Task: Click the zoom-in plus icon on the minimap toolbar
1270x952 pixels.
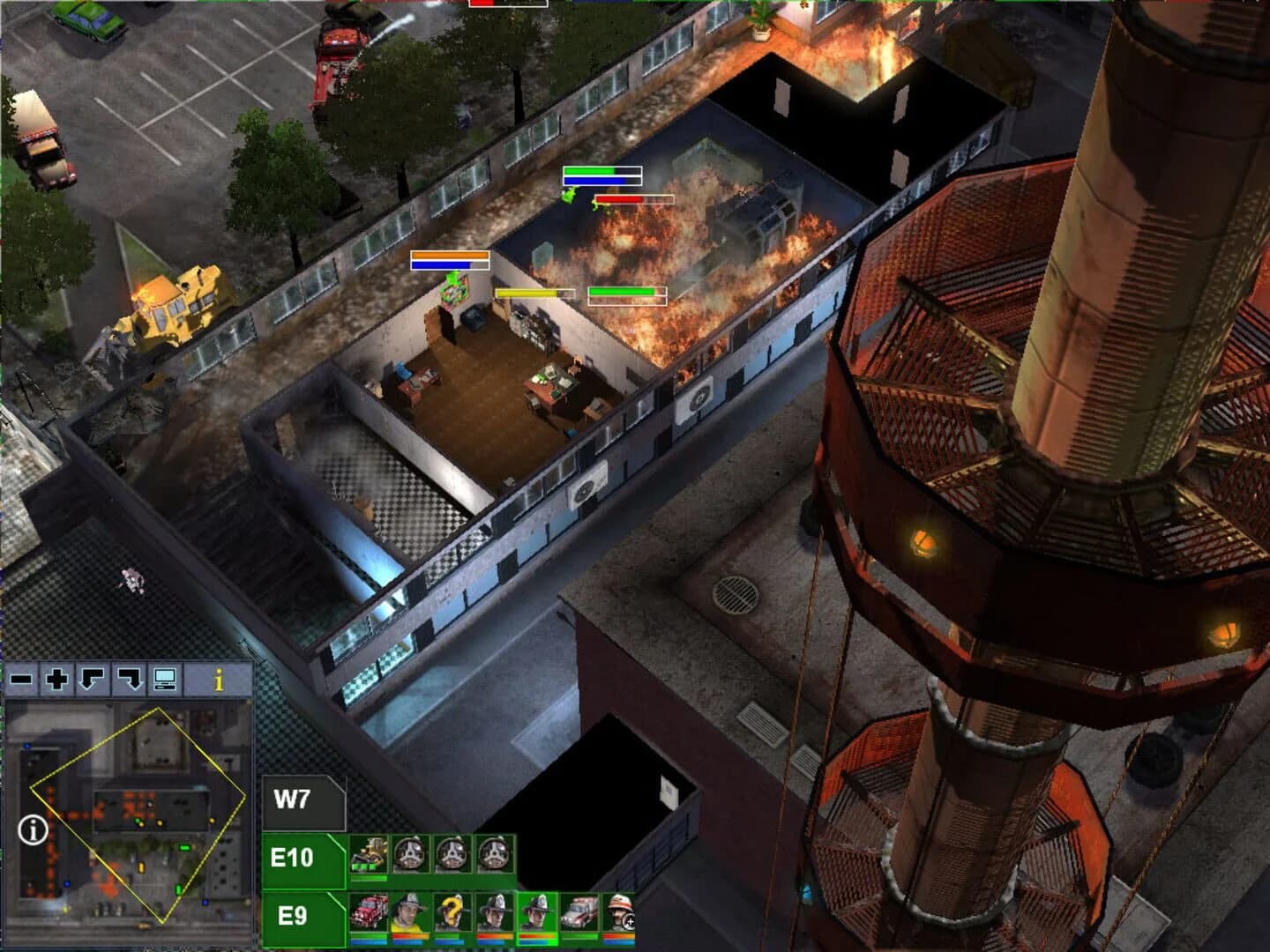Action: click(x=56, y=679)
